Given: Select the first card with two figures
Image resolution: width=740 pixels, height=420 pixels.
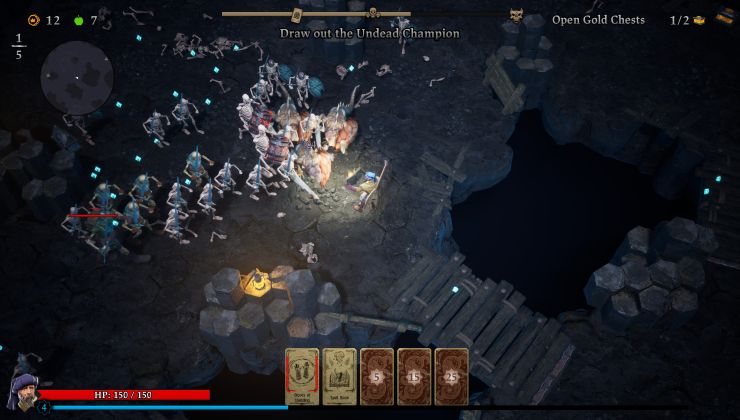Looking at the screenshot, I should click(x=302, y=376).
